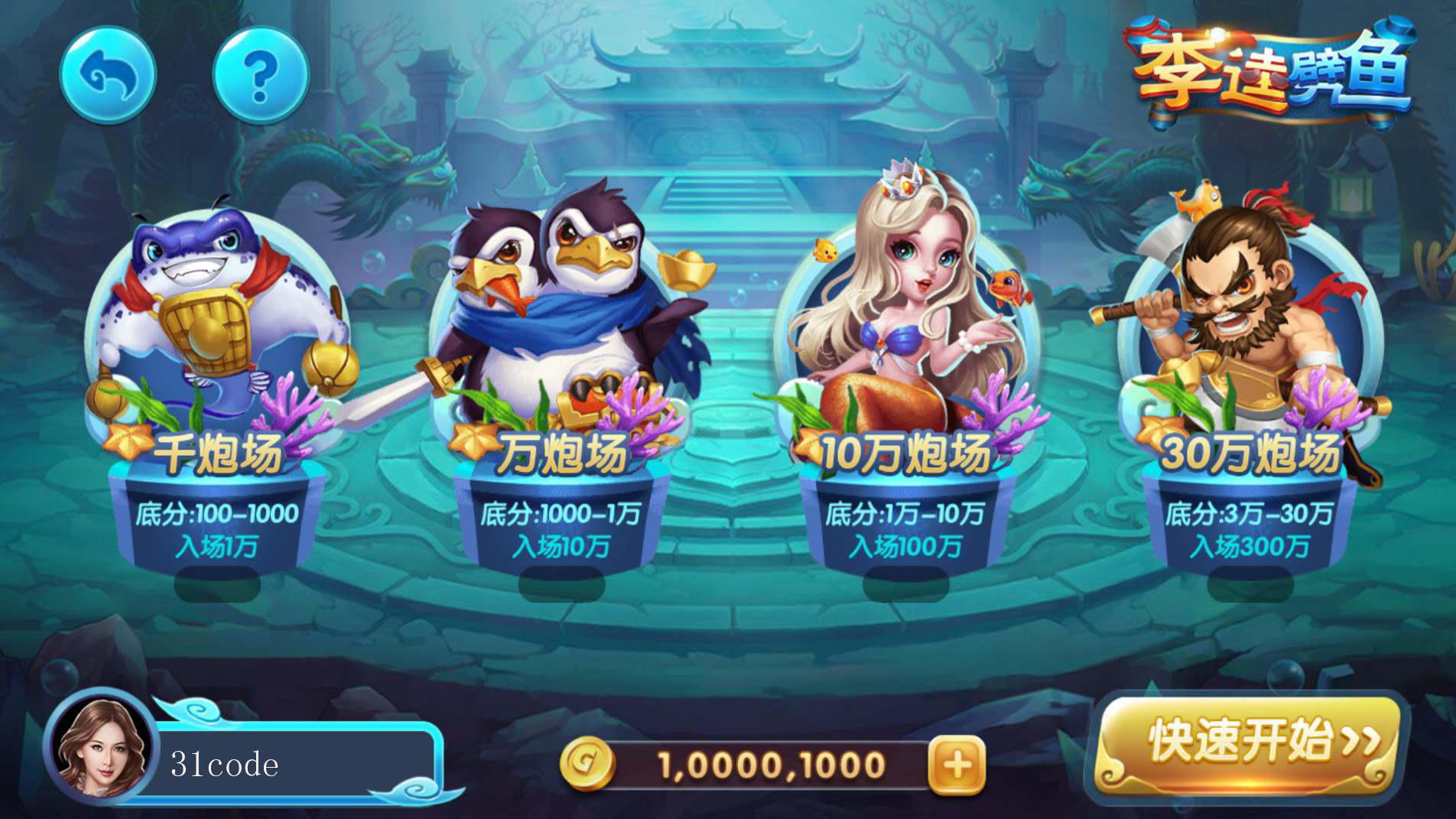The height and width of the screenshot is (819, 1456).
Task: Select the 千炮场 room with the blue fish
Action: pyautogui.click(x=218, y=382)
